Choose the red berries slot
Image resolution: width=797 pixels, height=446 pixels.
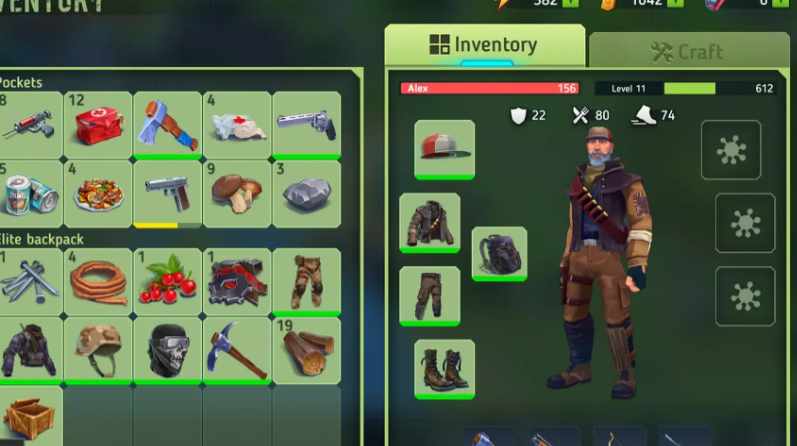pyautogui.click(x=167, y=280)
